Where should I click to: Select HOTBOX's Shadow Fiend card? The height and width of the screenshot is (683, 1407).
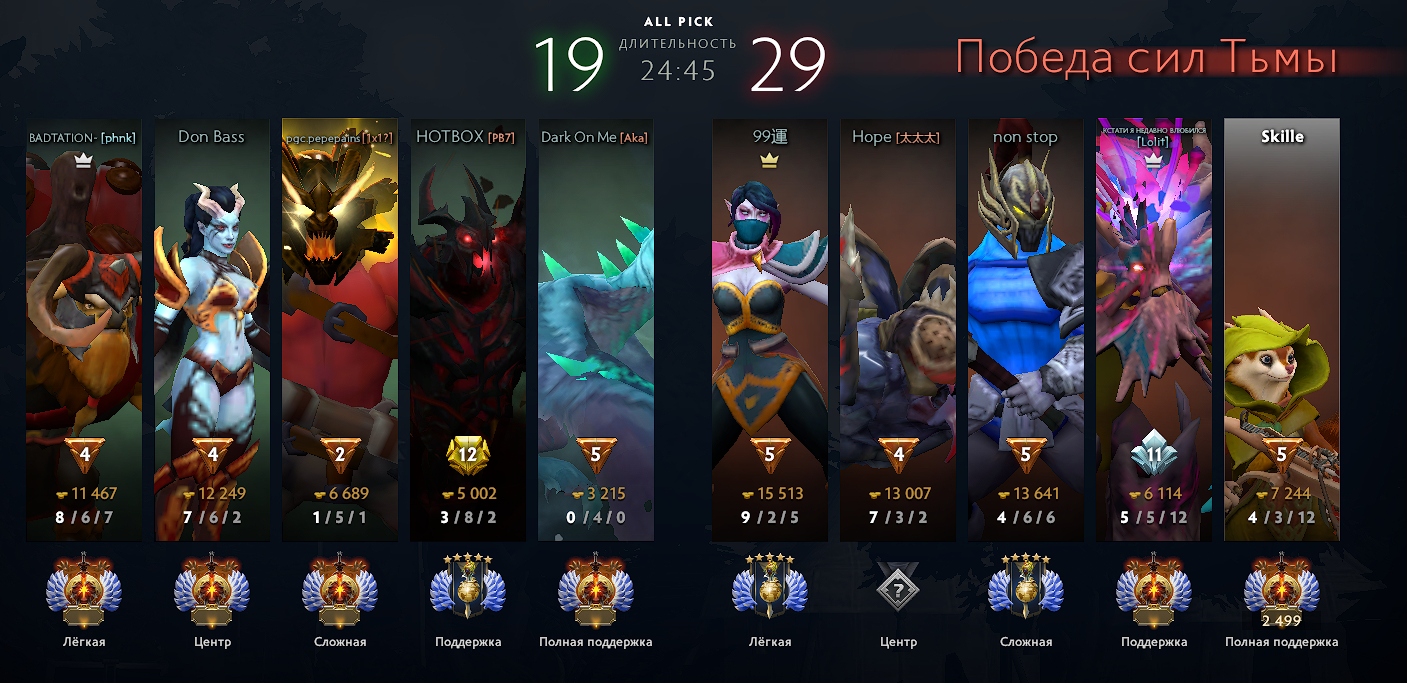point(468,330)
